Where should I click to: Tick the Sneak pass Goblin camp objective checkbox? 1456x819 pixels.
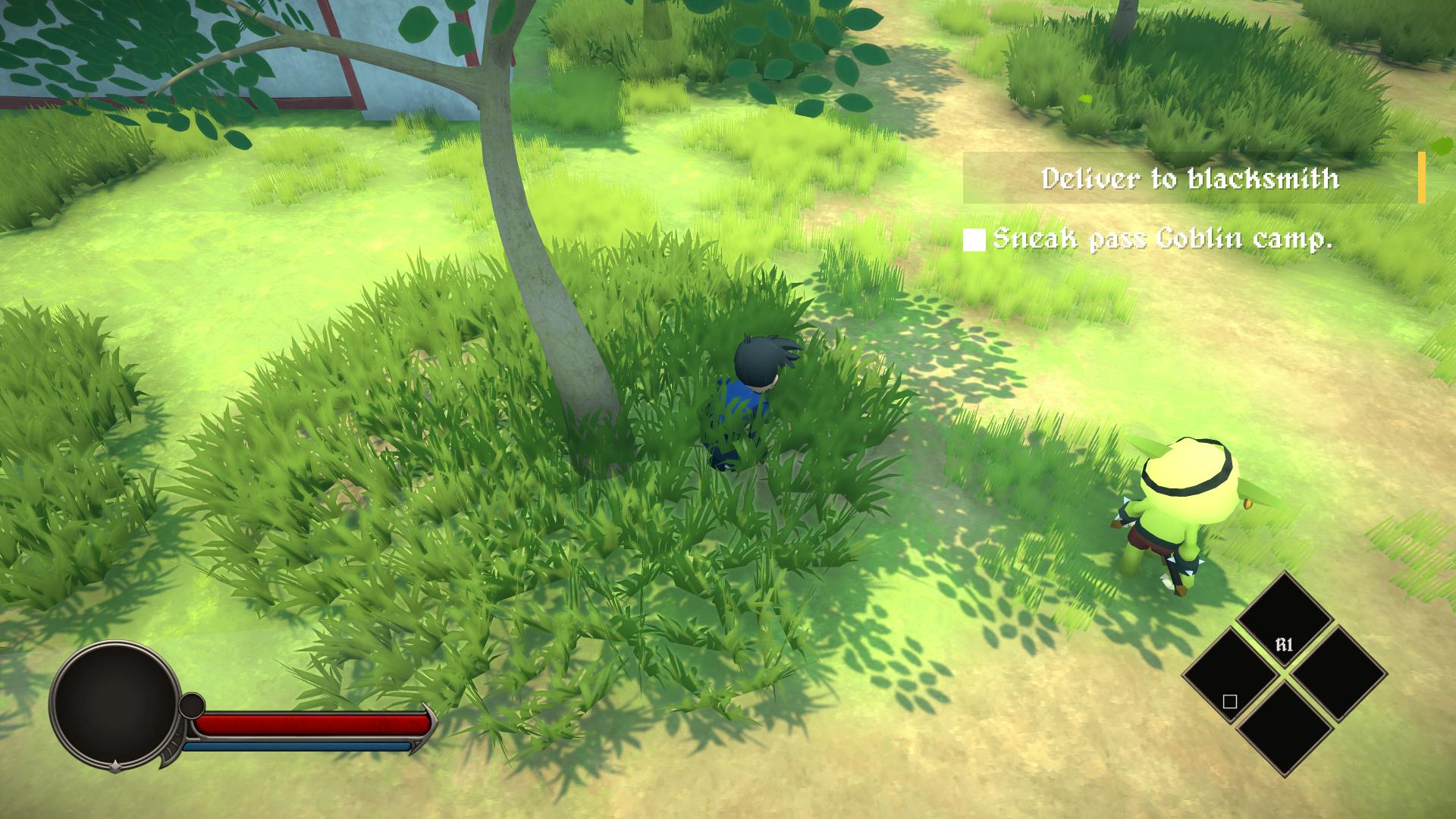click(974, 240)
